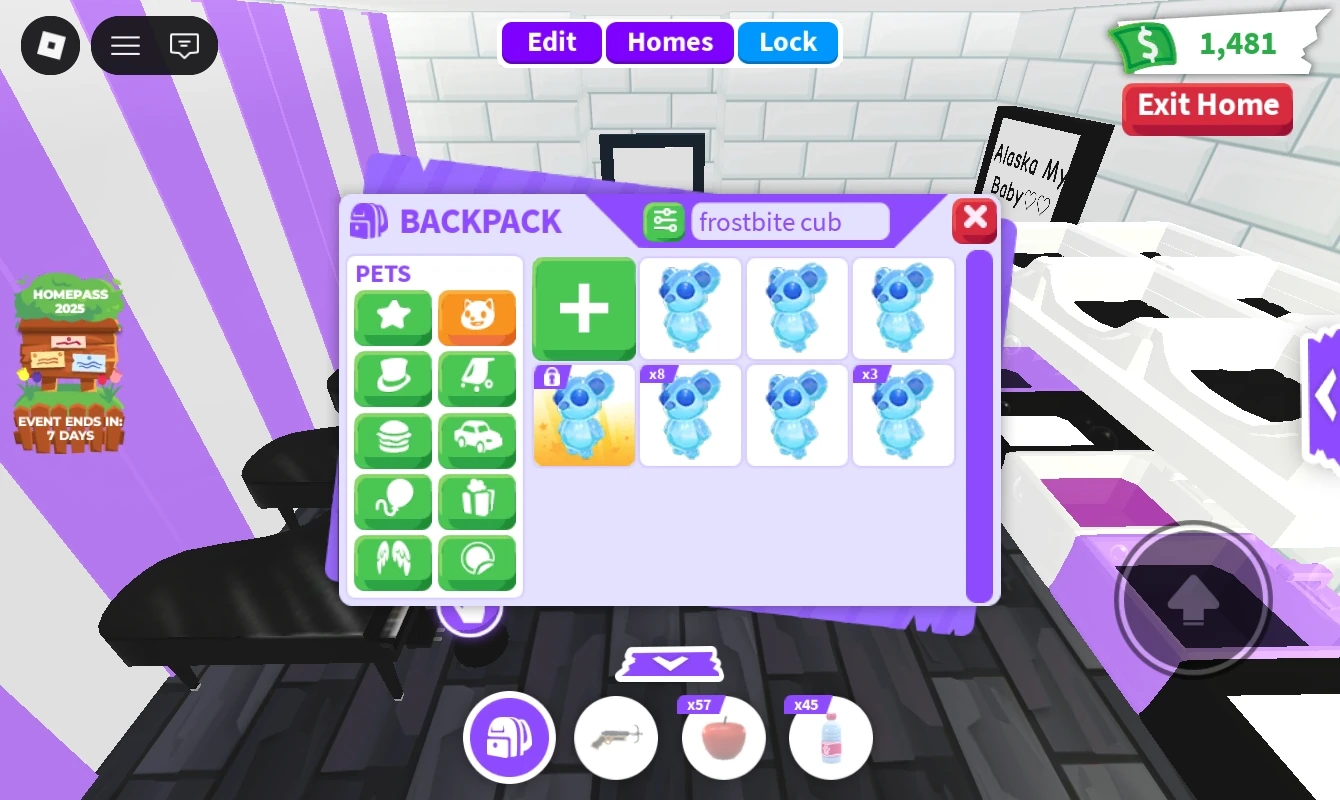The width and height of the screenshot is (1340, 800).
Task: Open the strollers category icon
Action: click(477, 379)
